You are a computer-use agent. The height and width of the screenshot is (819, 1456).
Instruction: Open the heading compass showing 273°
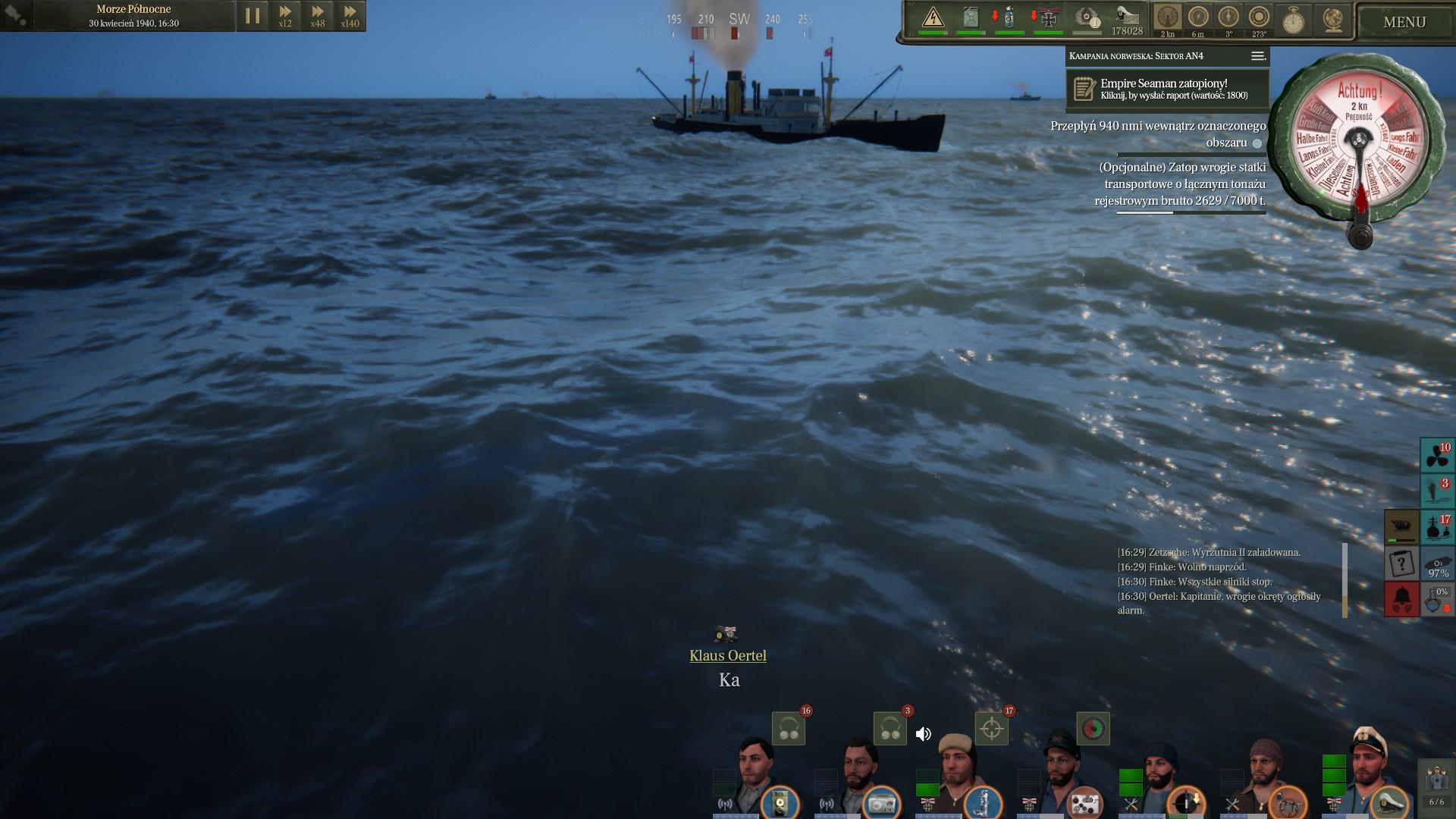(x=1259, y=18)
